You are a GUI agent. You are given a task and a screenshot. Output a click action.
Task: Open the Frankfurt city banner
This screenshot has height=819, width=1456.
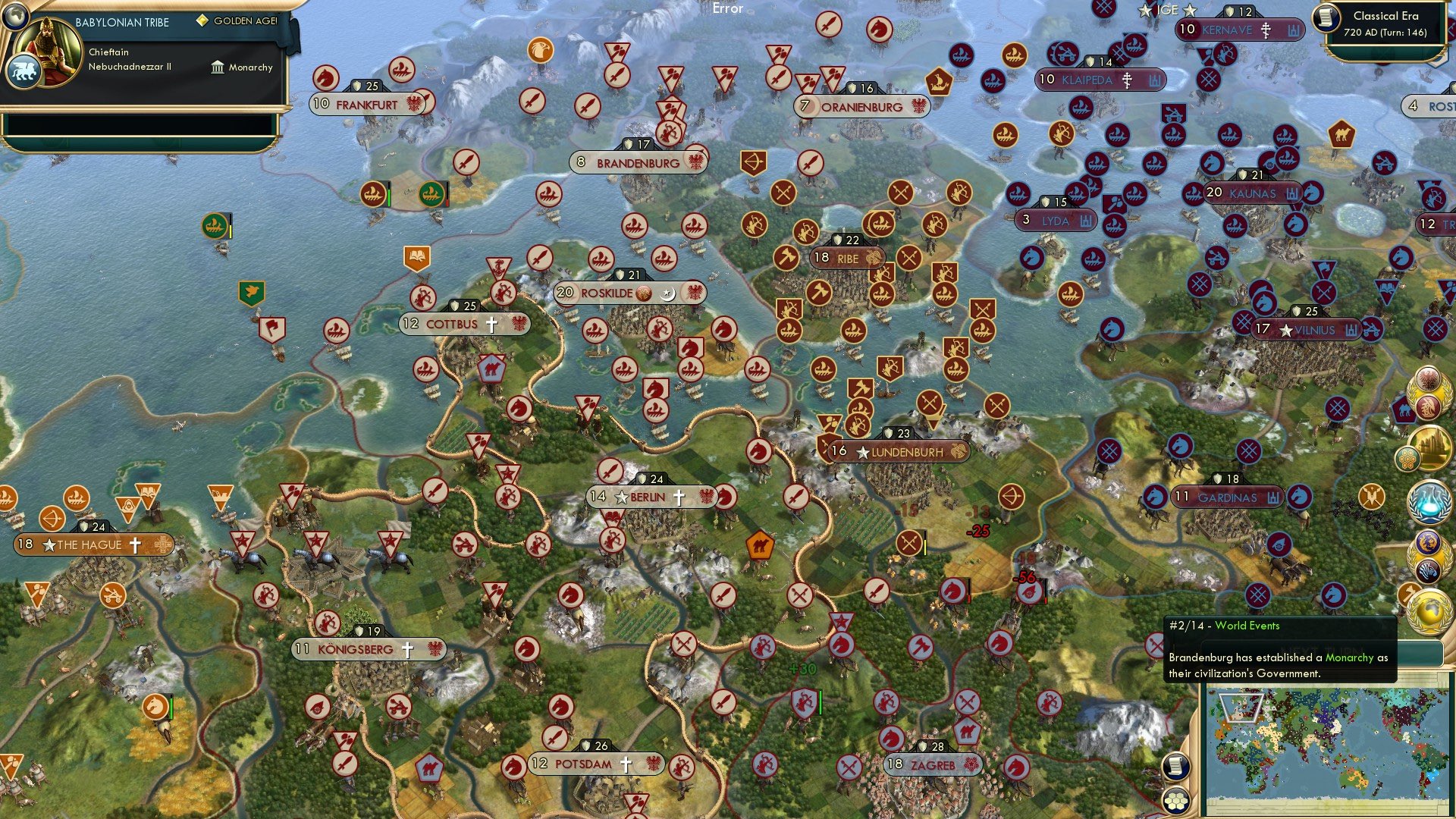click(366, 105)
